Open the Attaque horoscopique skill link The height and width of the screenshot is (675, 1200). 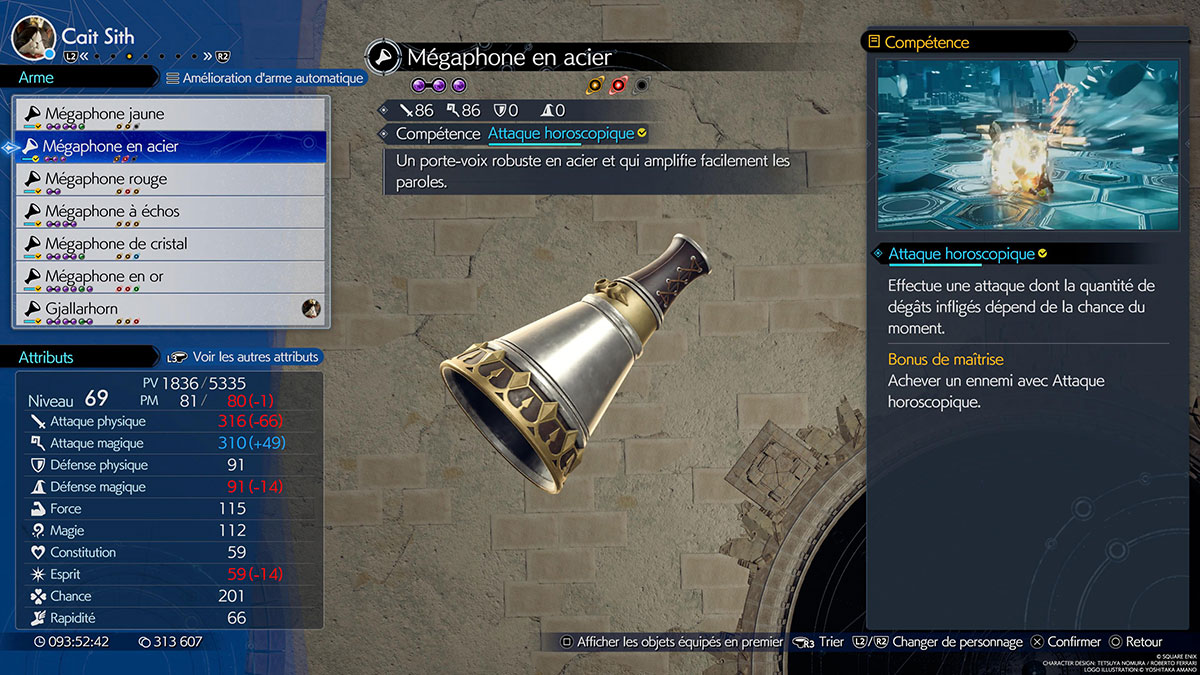pyautogui.click(x=561, y=133)
